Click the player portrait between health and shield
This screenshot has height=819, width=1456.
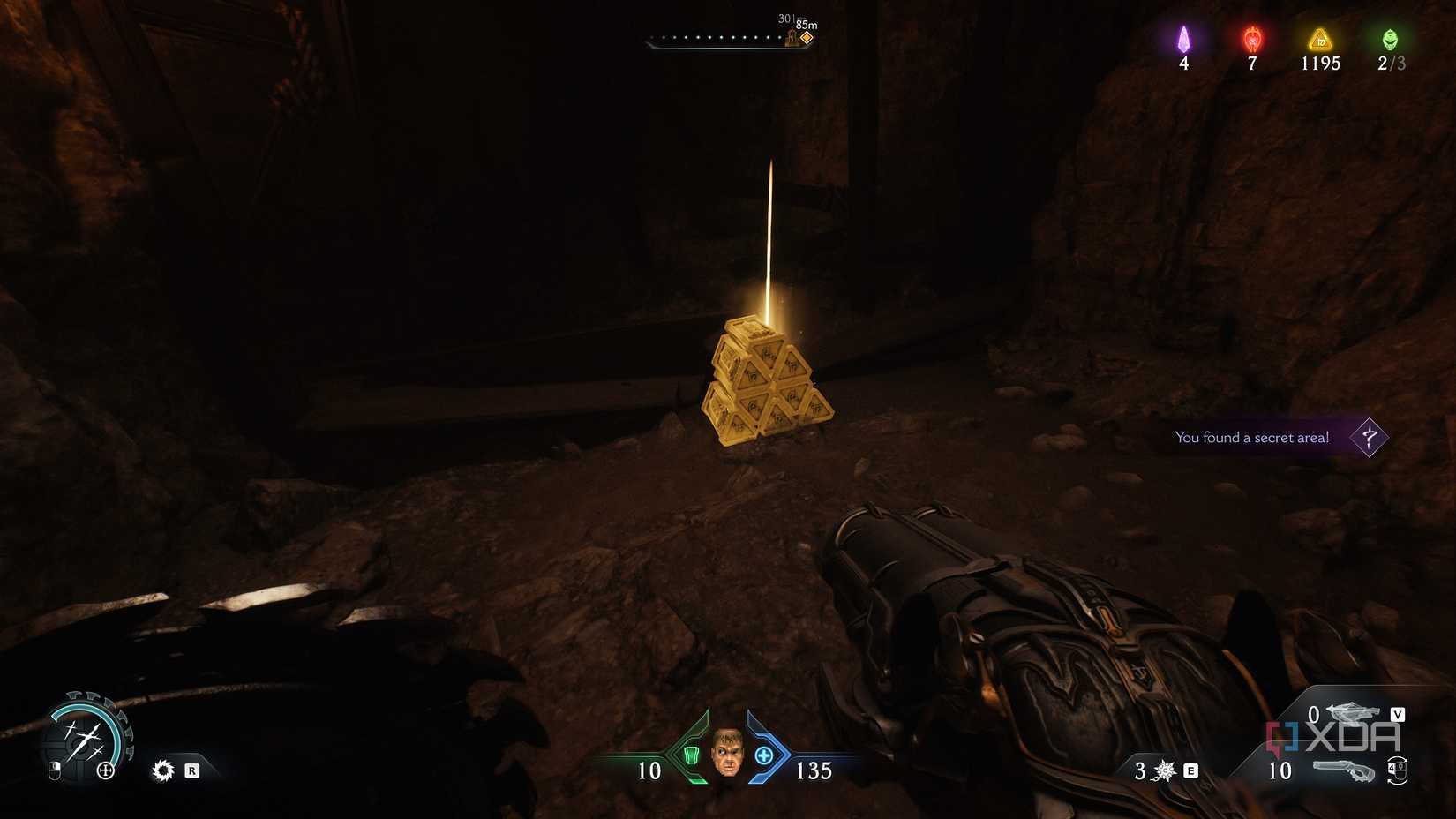pos(727,756)
